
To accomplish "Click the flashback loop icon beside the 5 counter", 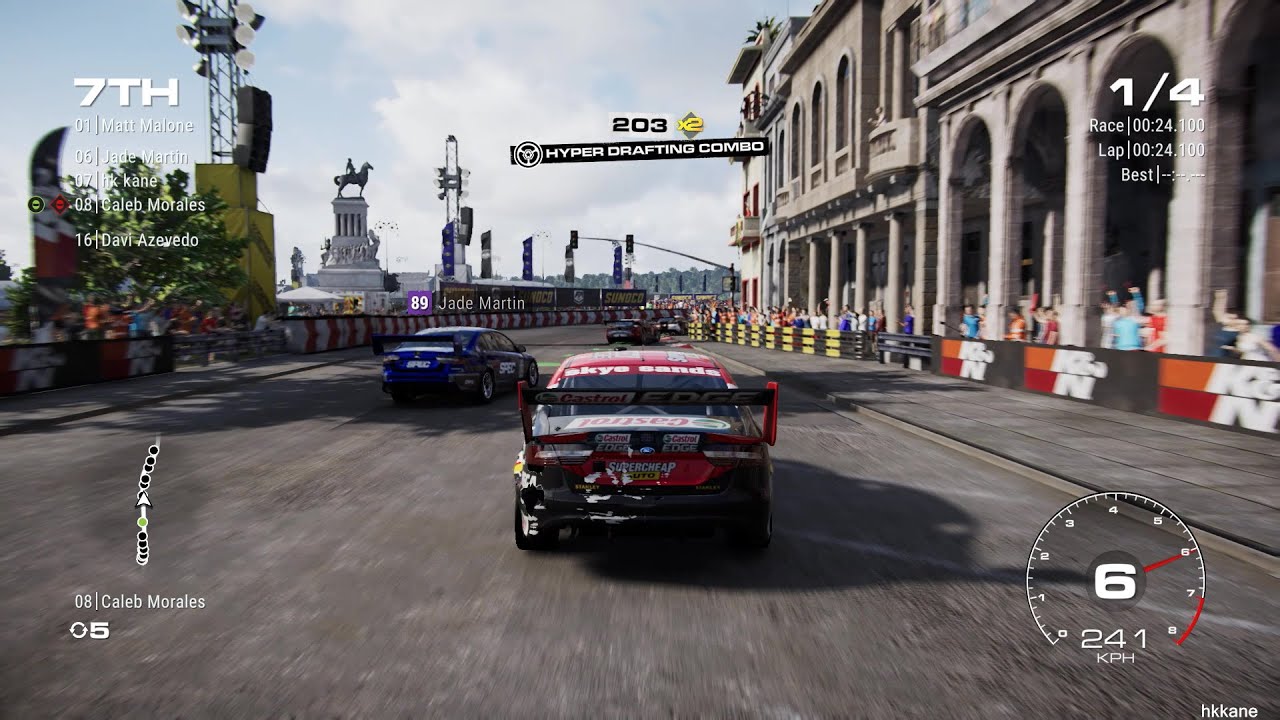I will pyautogui.click(x=77, y=629).
